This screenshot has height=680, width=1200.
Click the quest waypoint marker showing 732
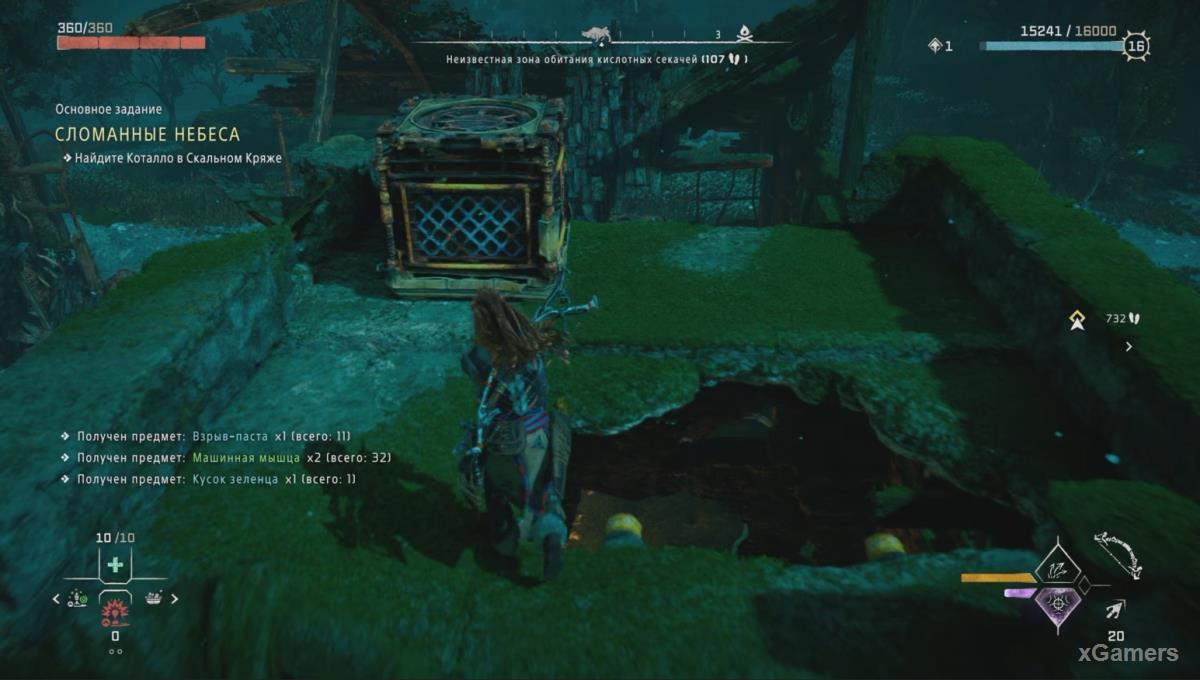(1078, 320)
